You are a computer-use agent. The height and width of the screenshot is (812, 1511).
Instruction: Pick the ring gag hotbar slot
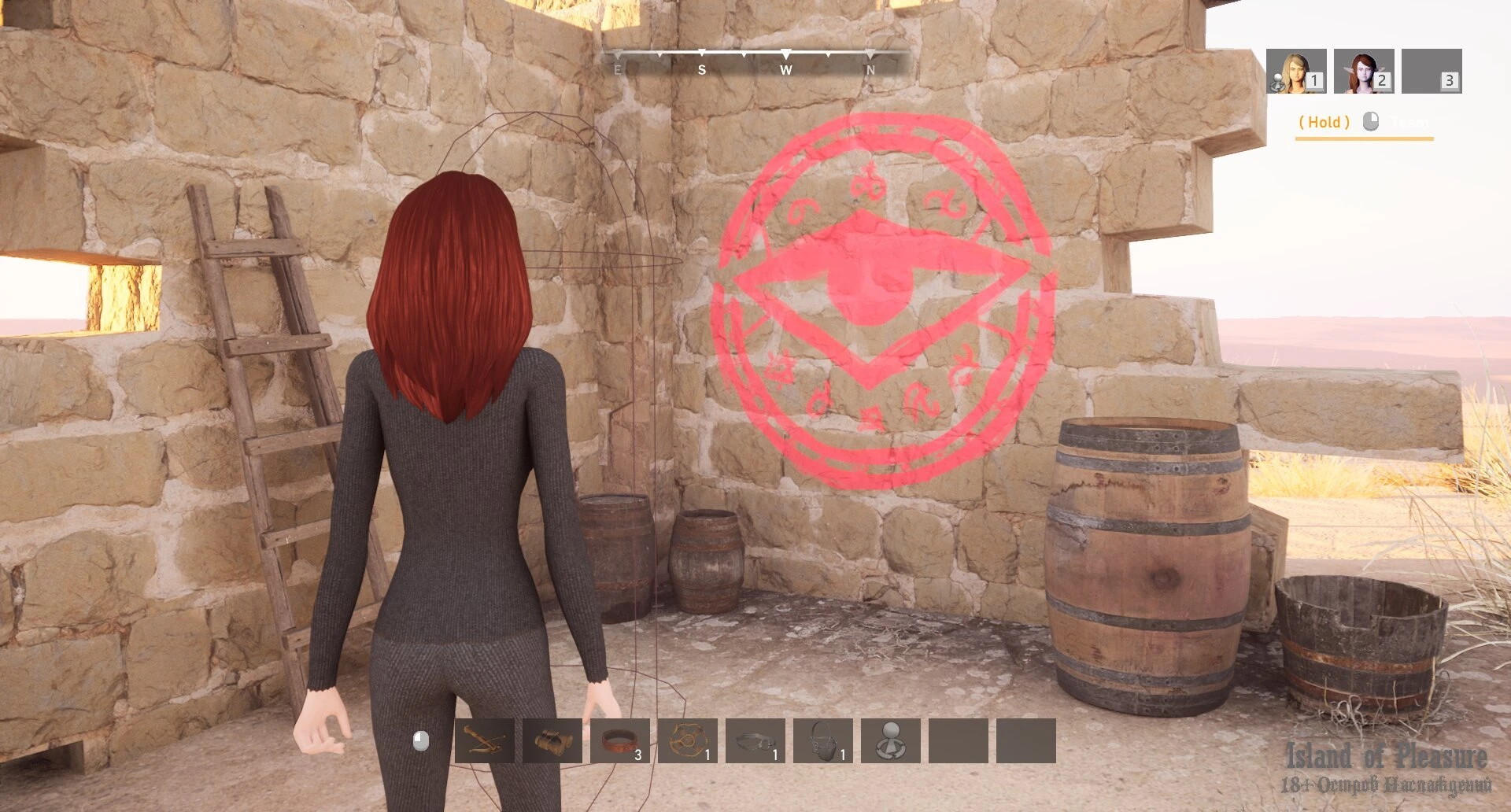[755, 740]
